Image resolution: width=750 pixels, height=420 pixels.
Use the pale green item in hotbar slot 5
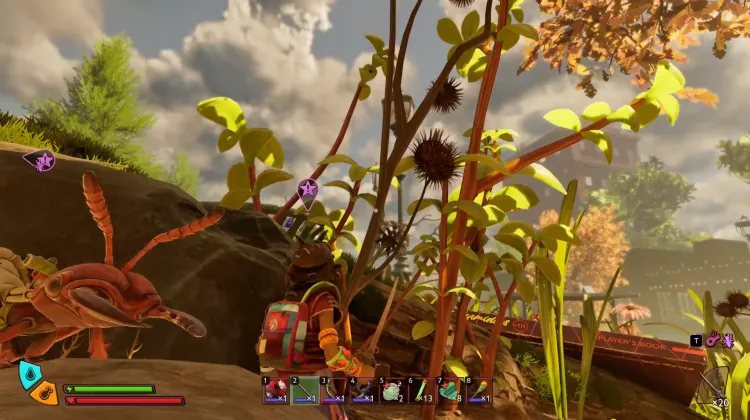(x=392, y=390)
